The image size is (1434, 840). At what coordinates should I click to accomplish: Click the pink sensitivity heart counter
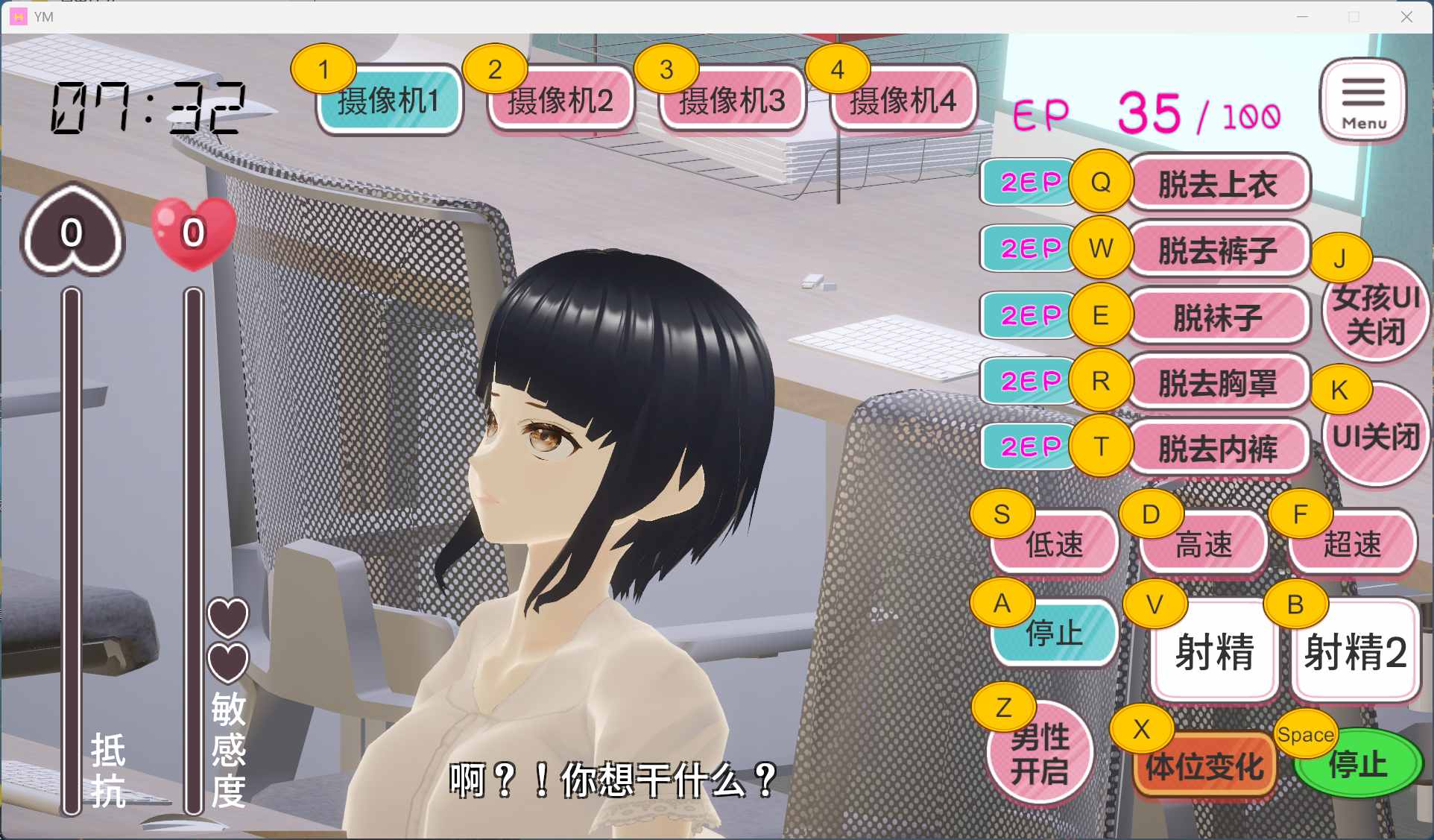click(191, 235)
